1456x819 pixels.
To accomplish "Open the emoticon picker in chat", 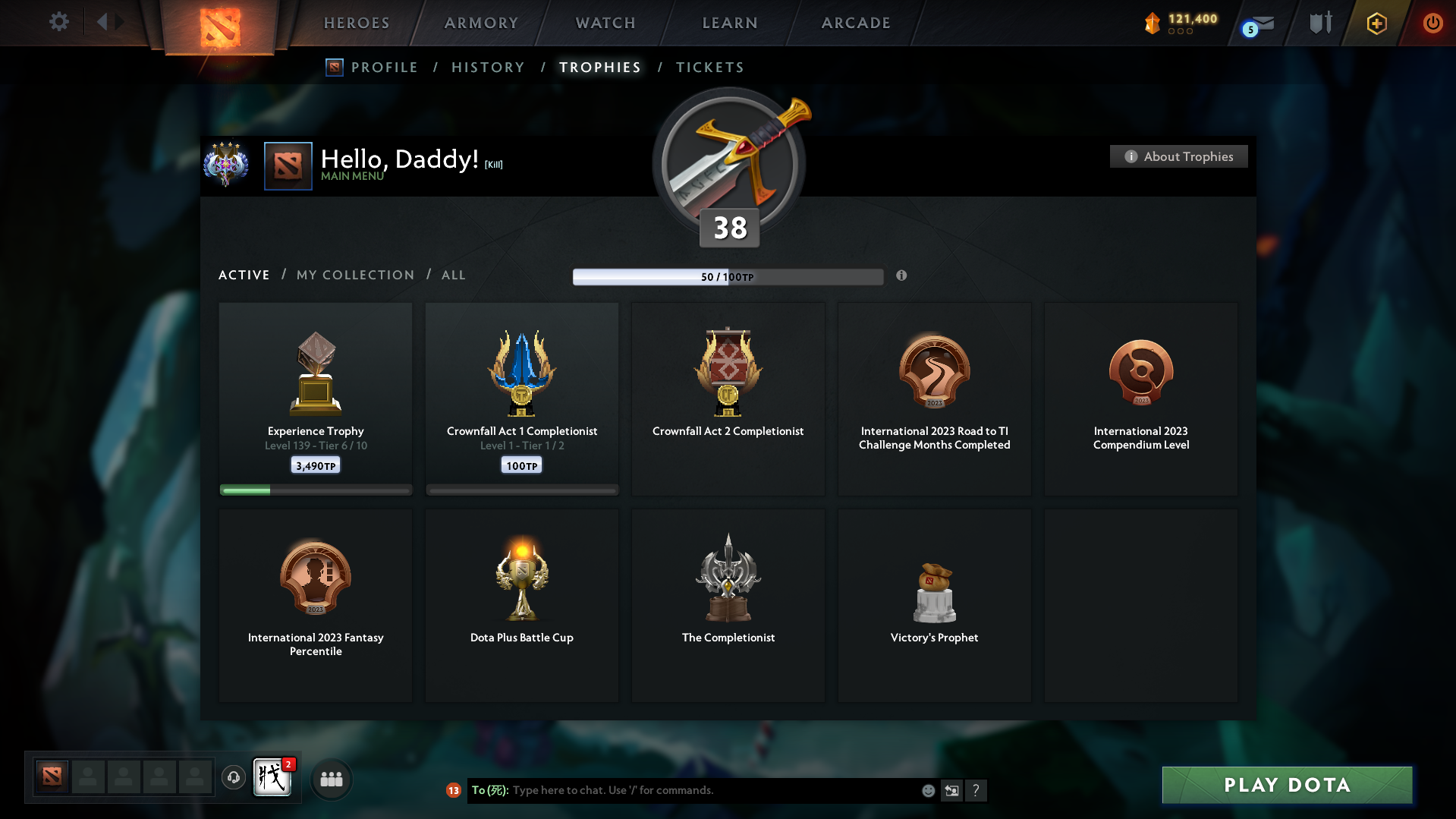I will pos(928,790).
